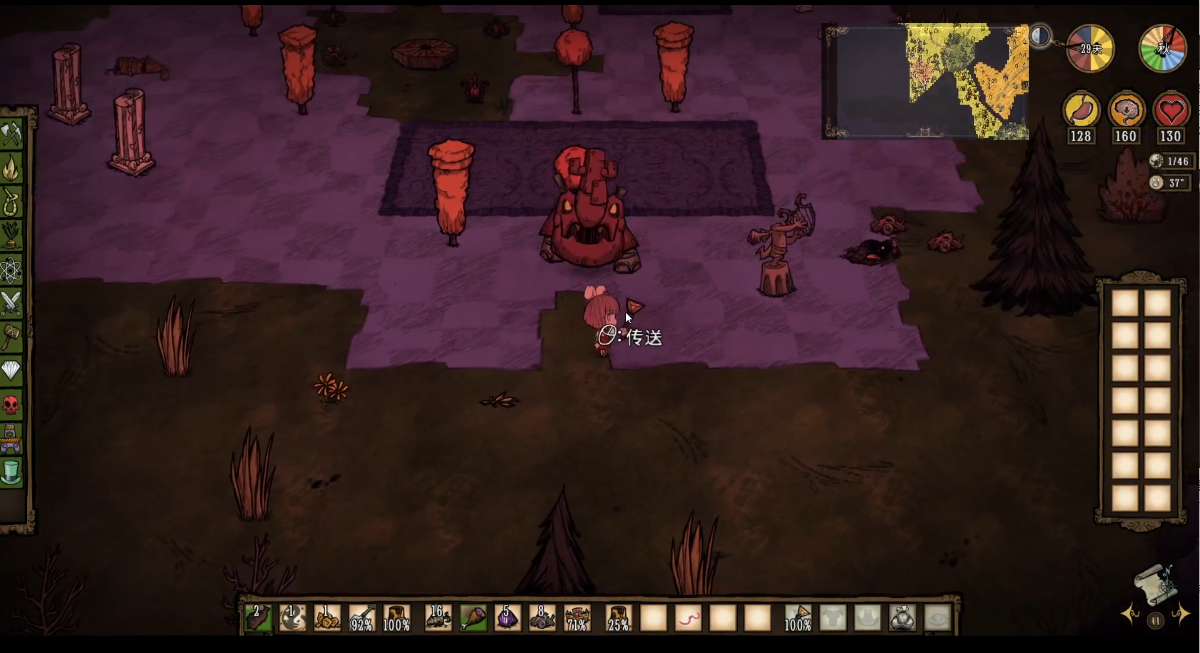This screenshot has height=653, width=1200.
Task: Open the Fire crafting tab
Action: [x=12, y=167]
